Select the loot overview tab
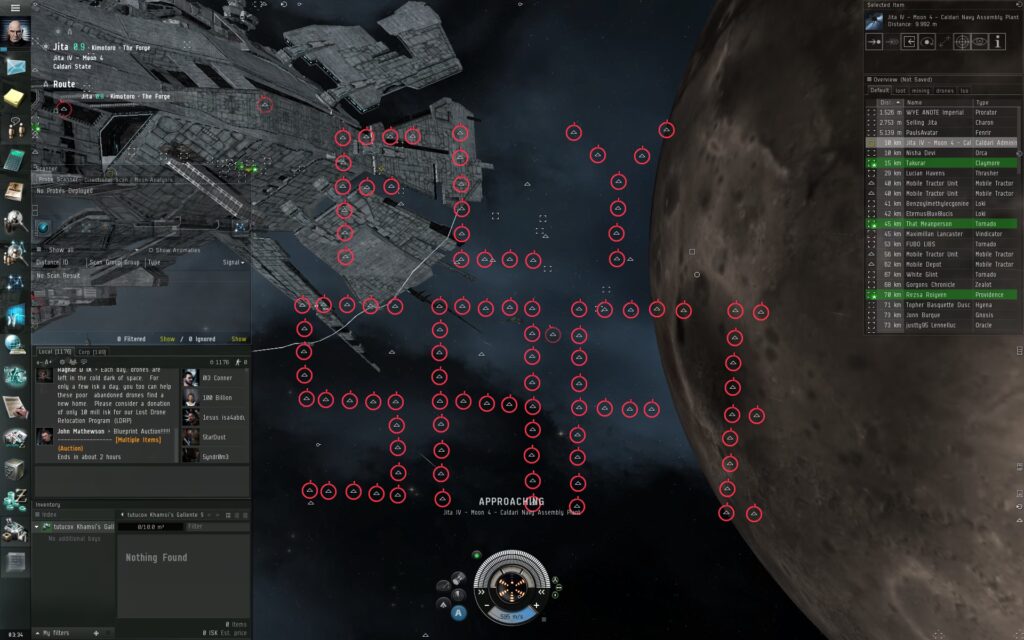 pyautogui.click(x=900, y=91)
